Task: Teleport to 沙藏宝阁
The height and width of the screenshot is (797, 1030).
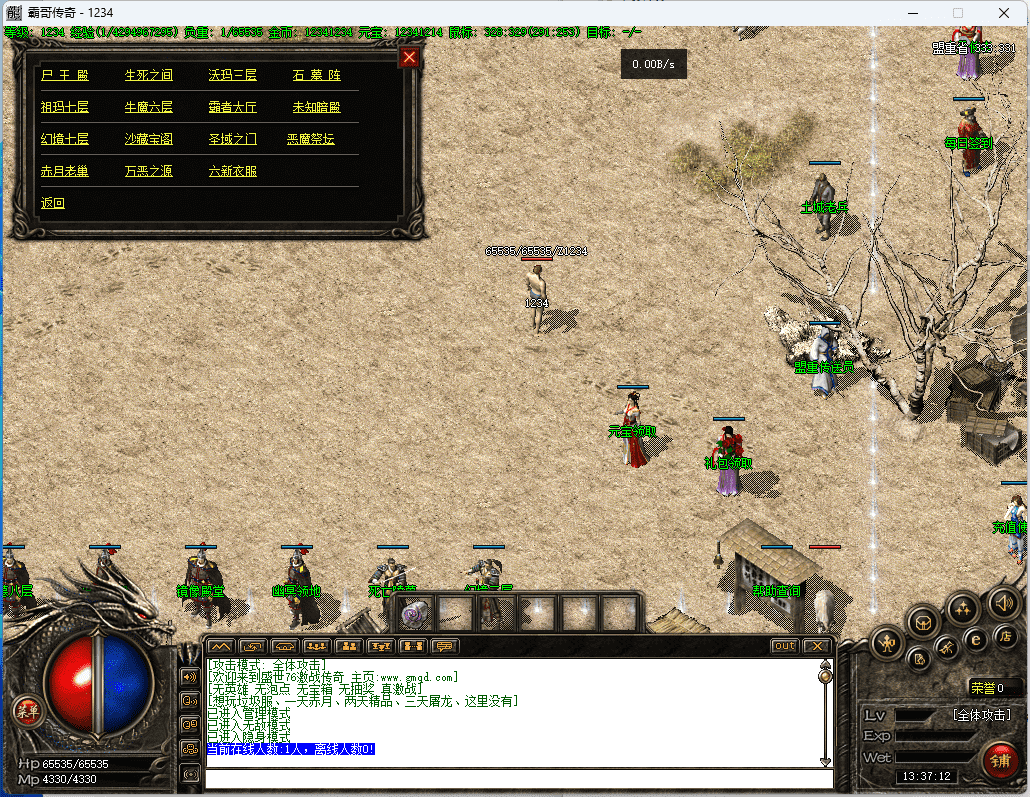Action: [x=148, y=139]
